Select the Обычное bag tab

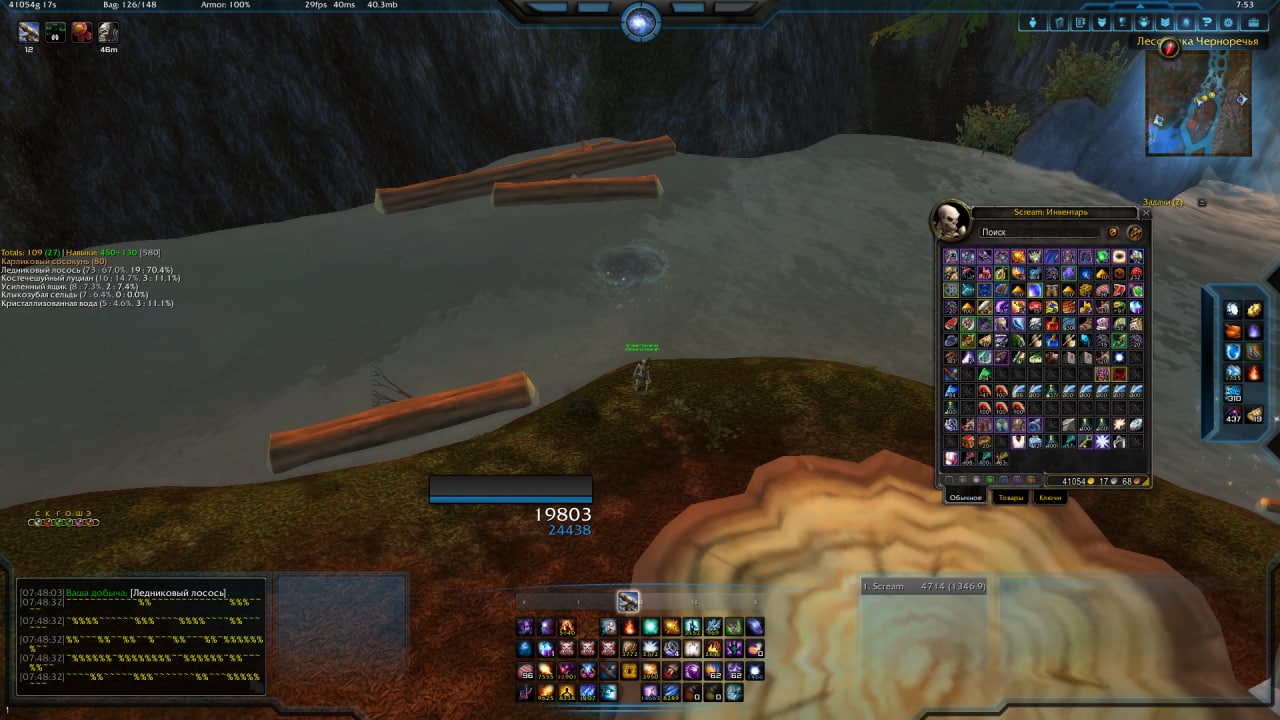pos(966,497)
